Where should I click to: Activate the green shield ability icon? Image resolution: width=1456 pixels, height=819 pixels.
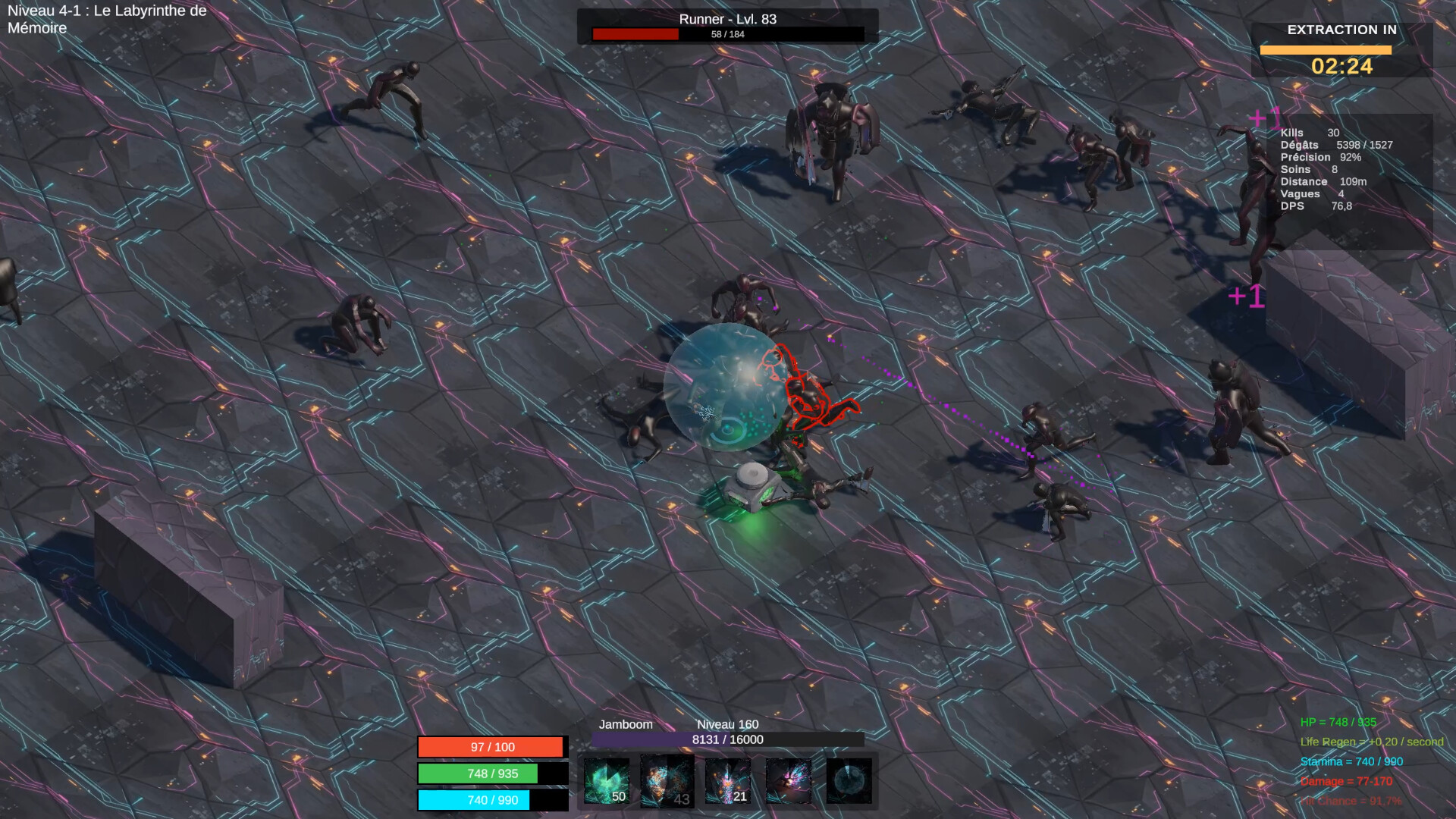coord(607,780)
